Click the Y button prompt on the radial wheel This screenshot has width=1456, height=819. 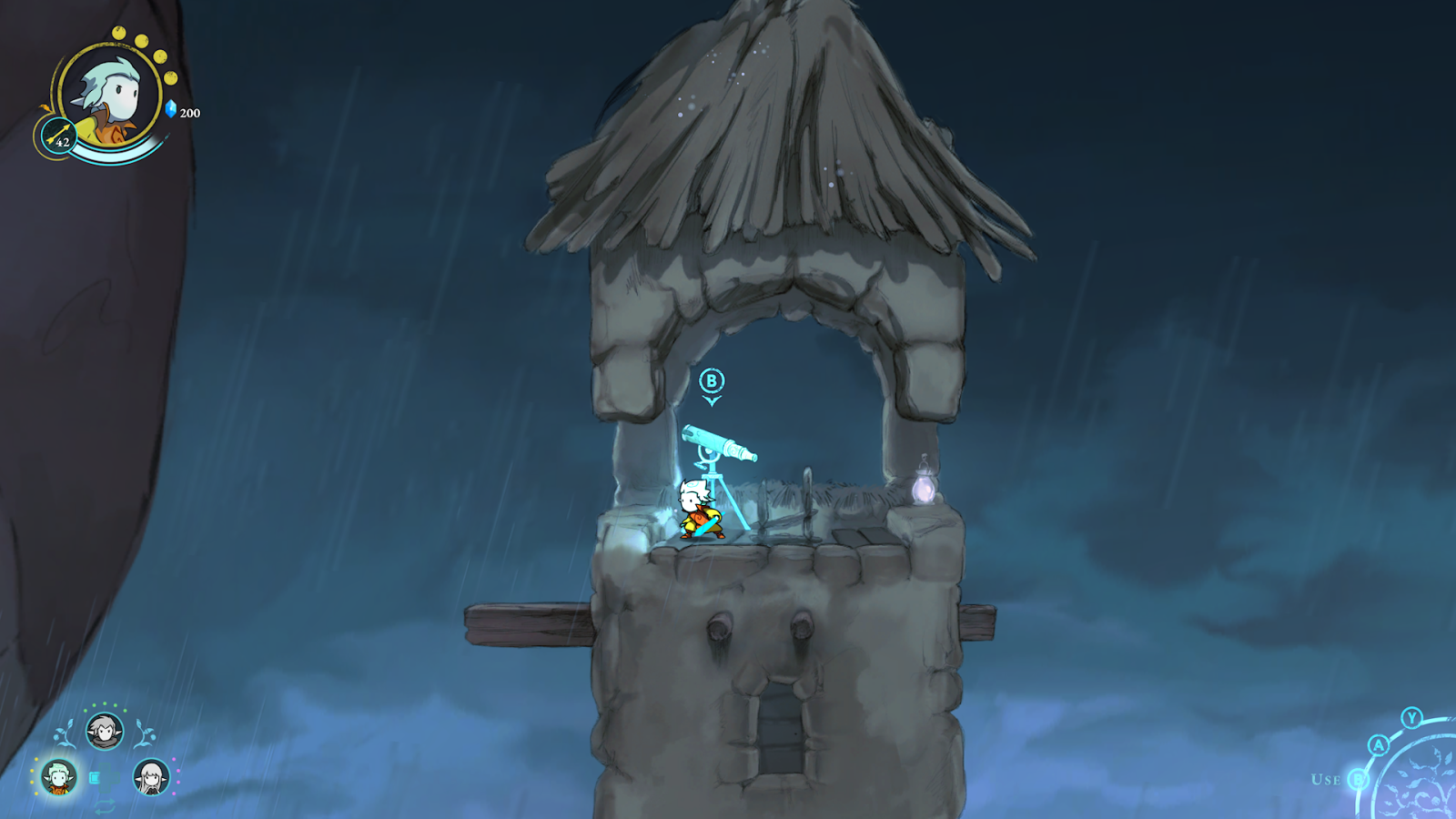[1411, 720]
